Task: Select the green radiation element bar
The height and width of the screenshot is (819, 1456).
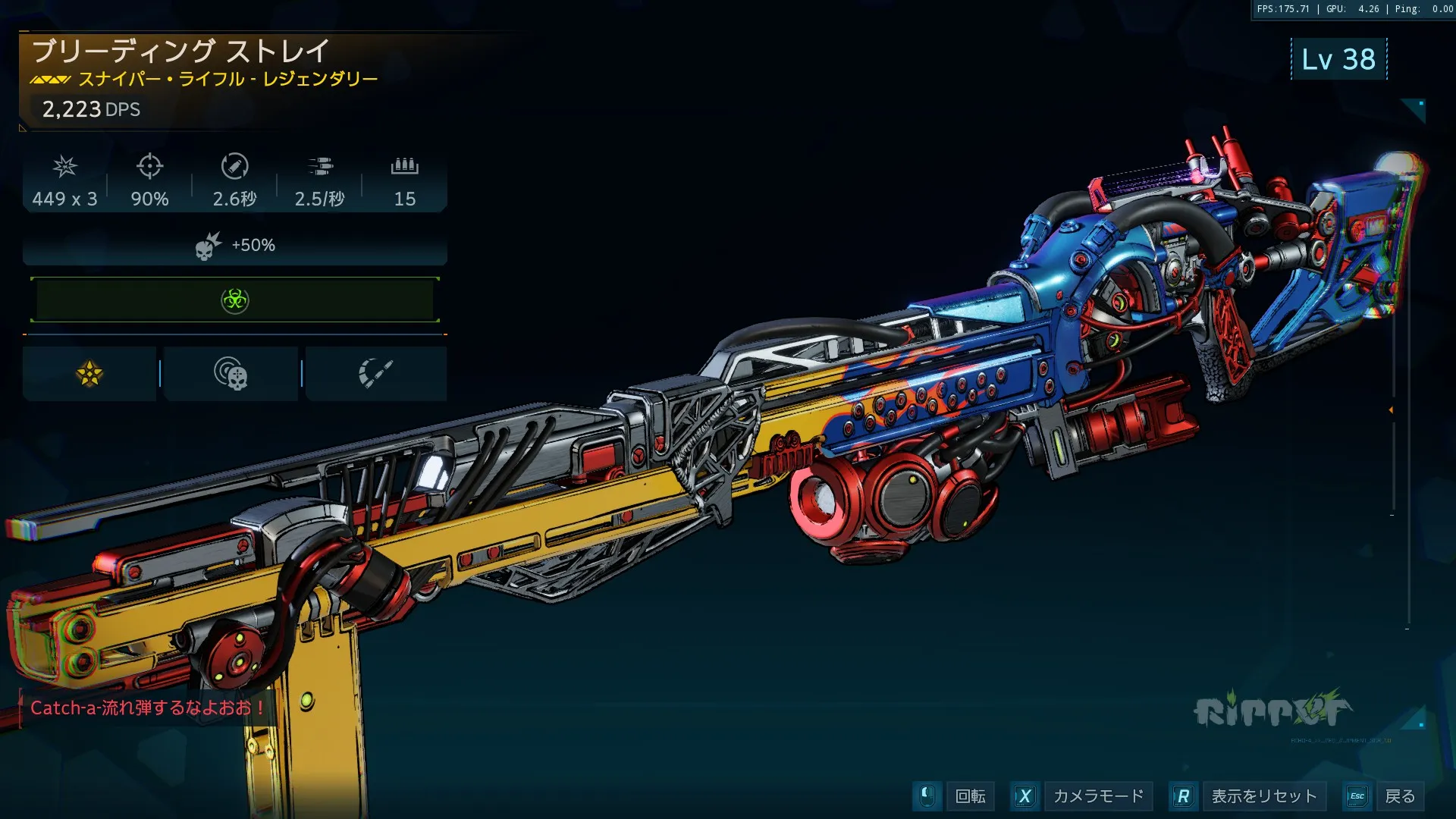Action: (235, 300)
